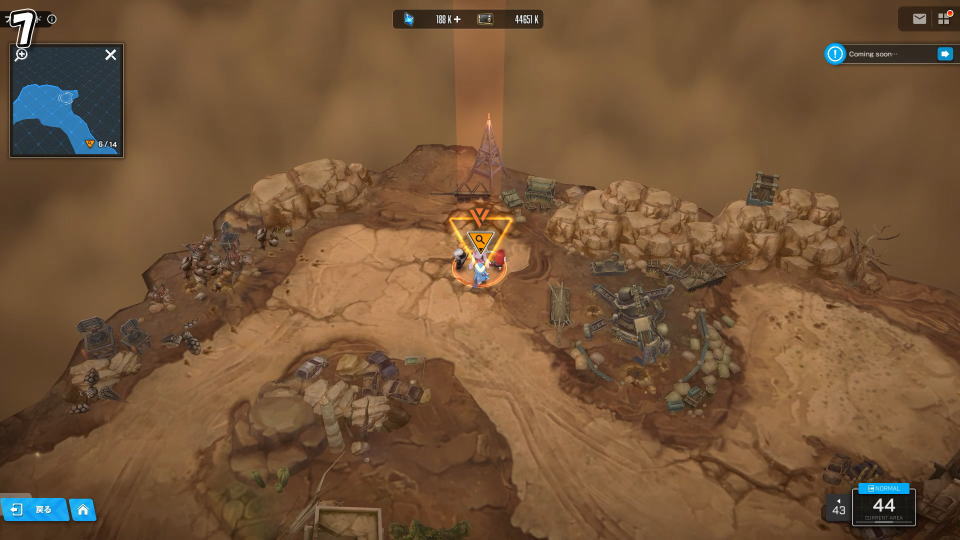Add more blue crystal currency
Viewport: 960px width, 540px height.
[x=457, y=19]
